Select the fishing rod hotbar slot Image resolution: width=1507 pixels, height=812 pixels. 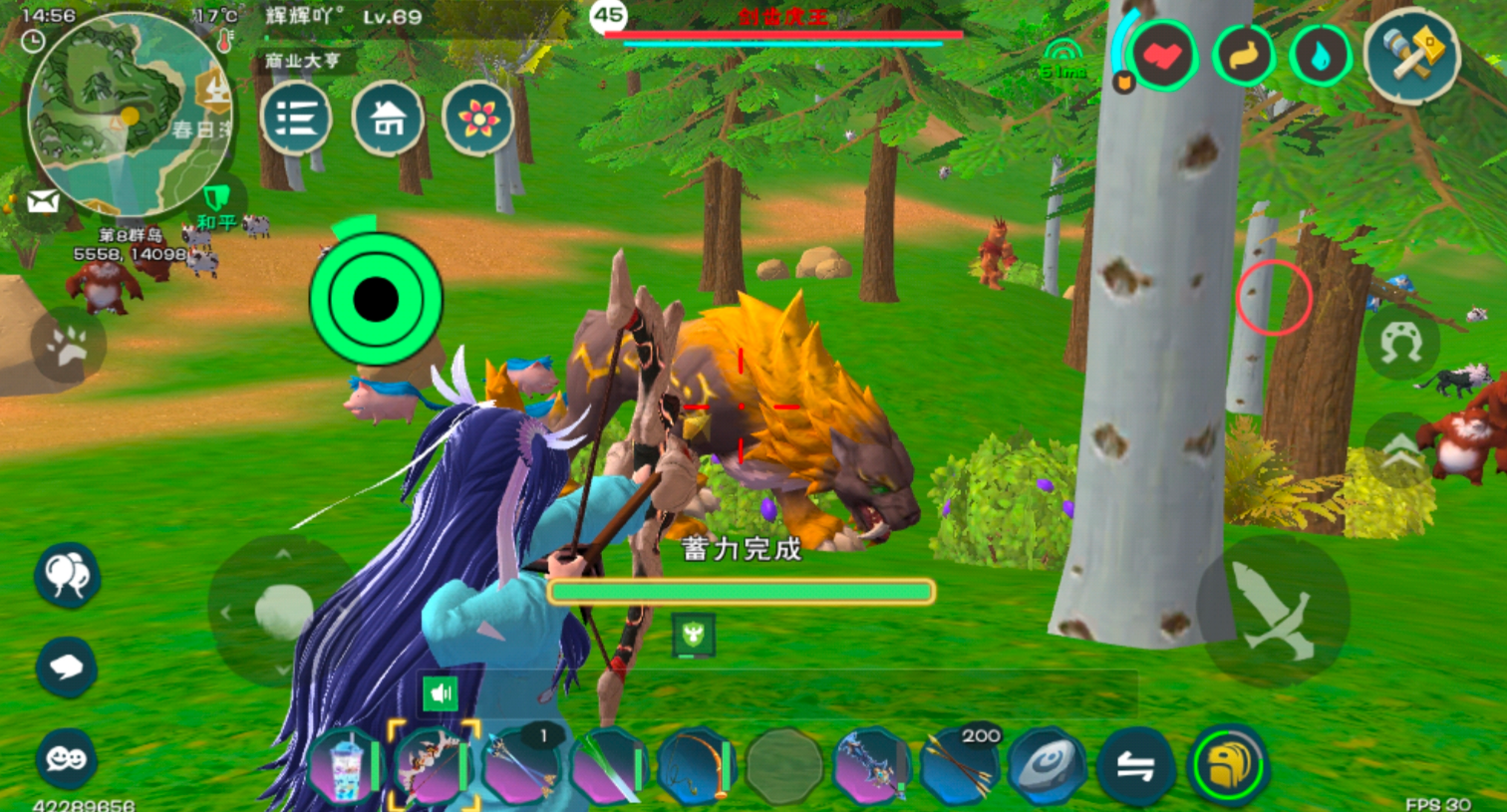point(695,766)
